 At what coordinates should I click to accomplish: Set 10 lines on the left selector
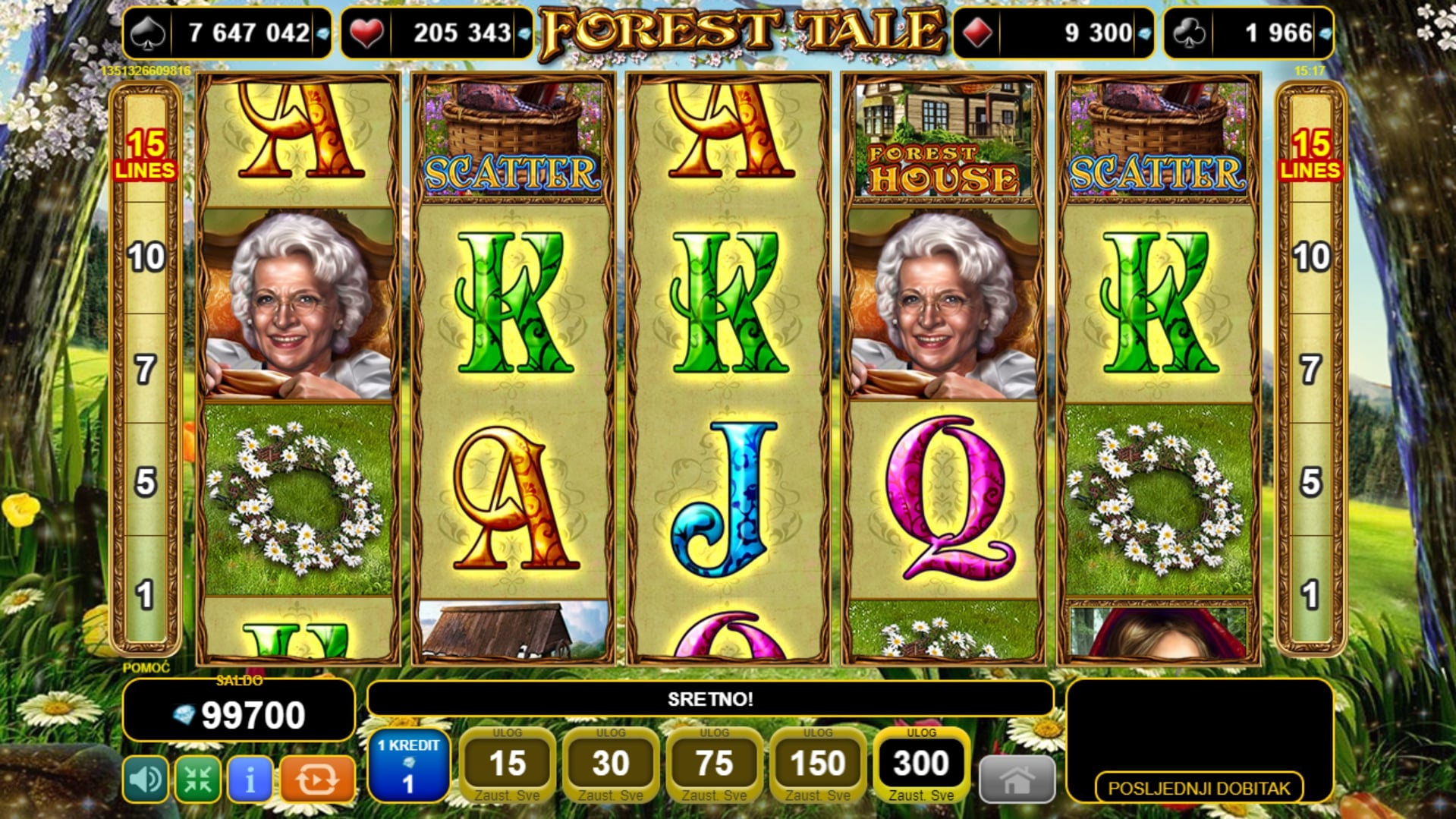[x=146, y=258]
